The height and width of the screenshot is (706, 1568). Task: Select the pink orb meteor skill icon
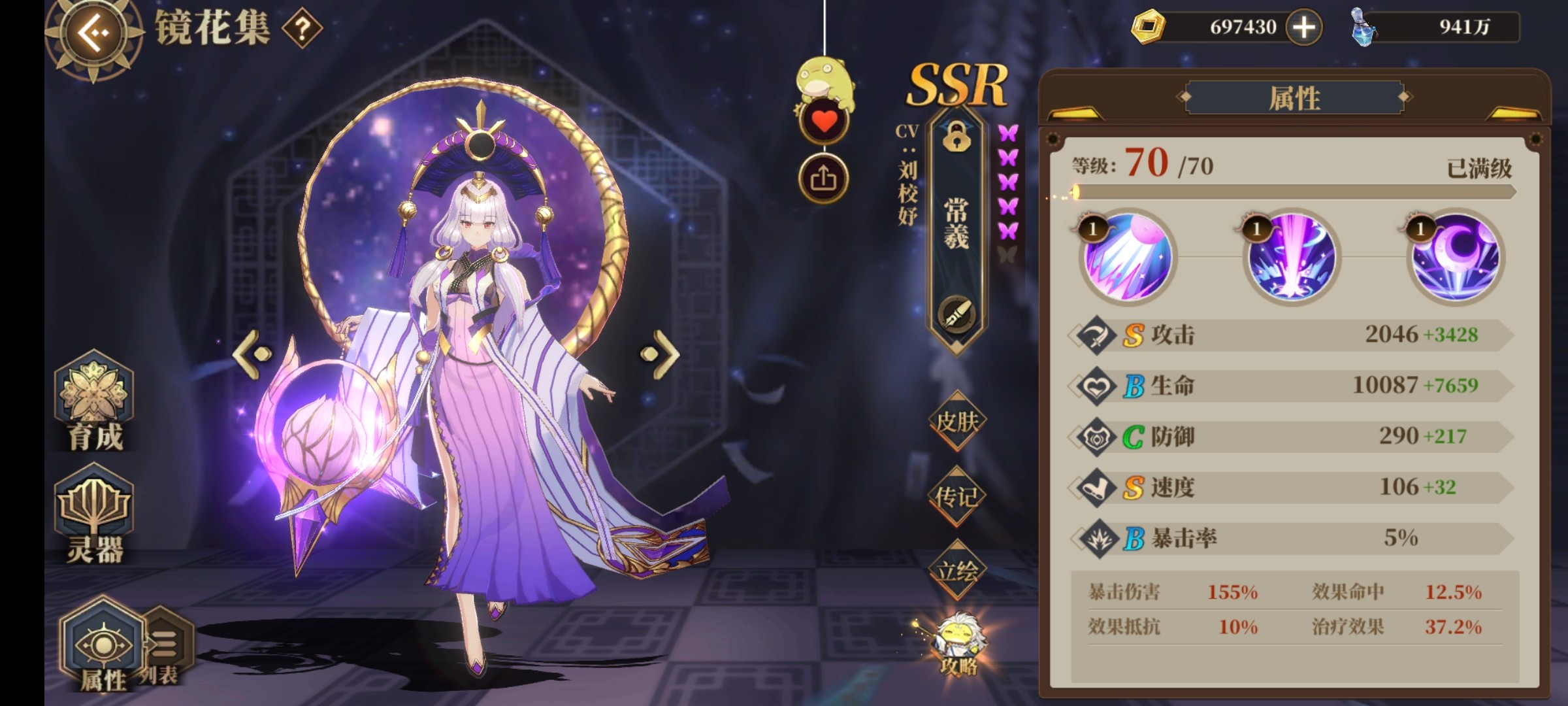(x=1128, y=257)
